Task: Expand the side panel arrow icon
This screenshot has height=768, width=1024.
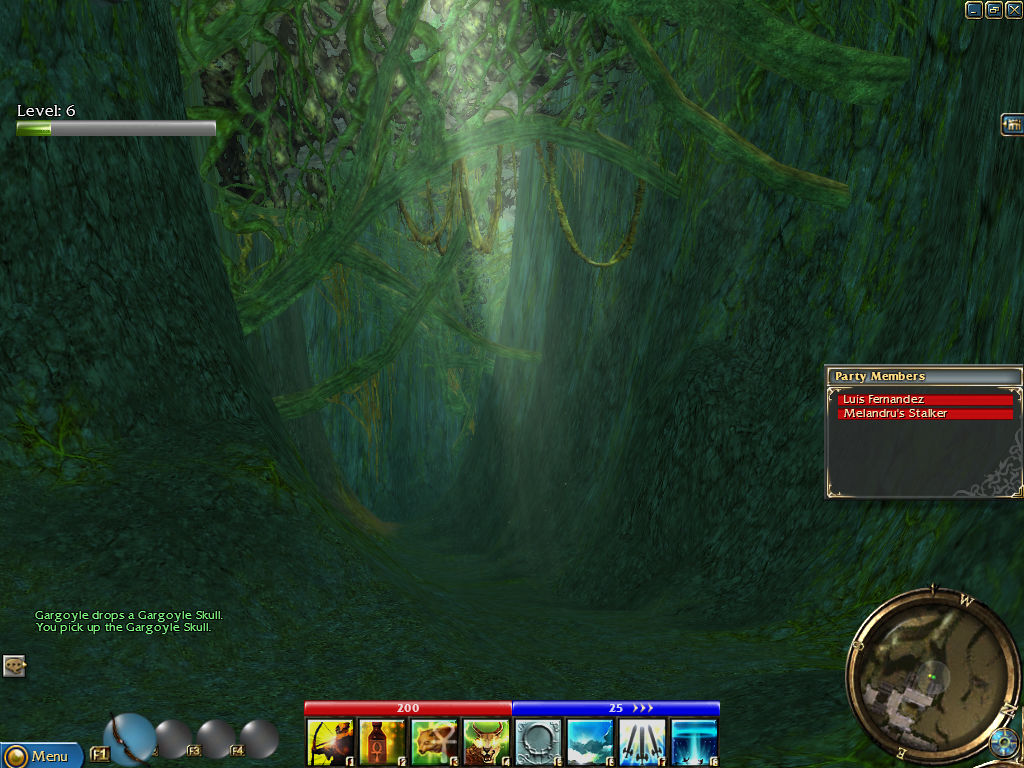Action: tap(1012, 124)
